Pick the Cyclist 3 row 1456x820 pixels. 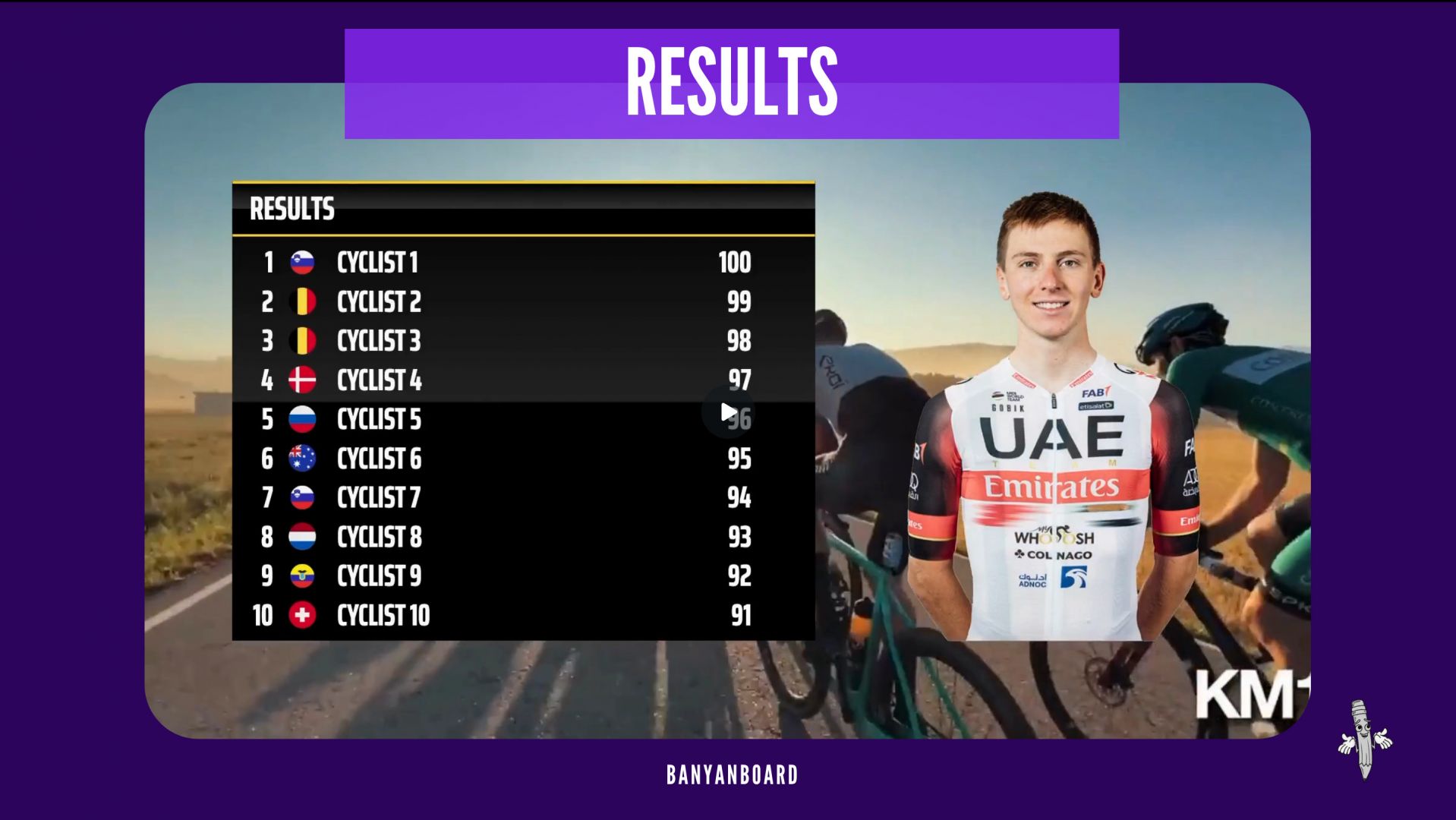coord(379,341)
